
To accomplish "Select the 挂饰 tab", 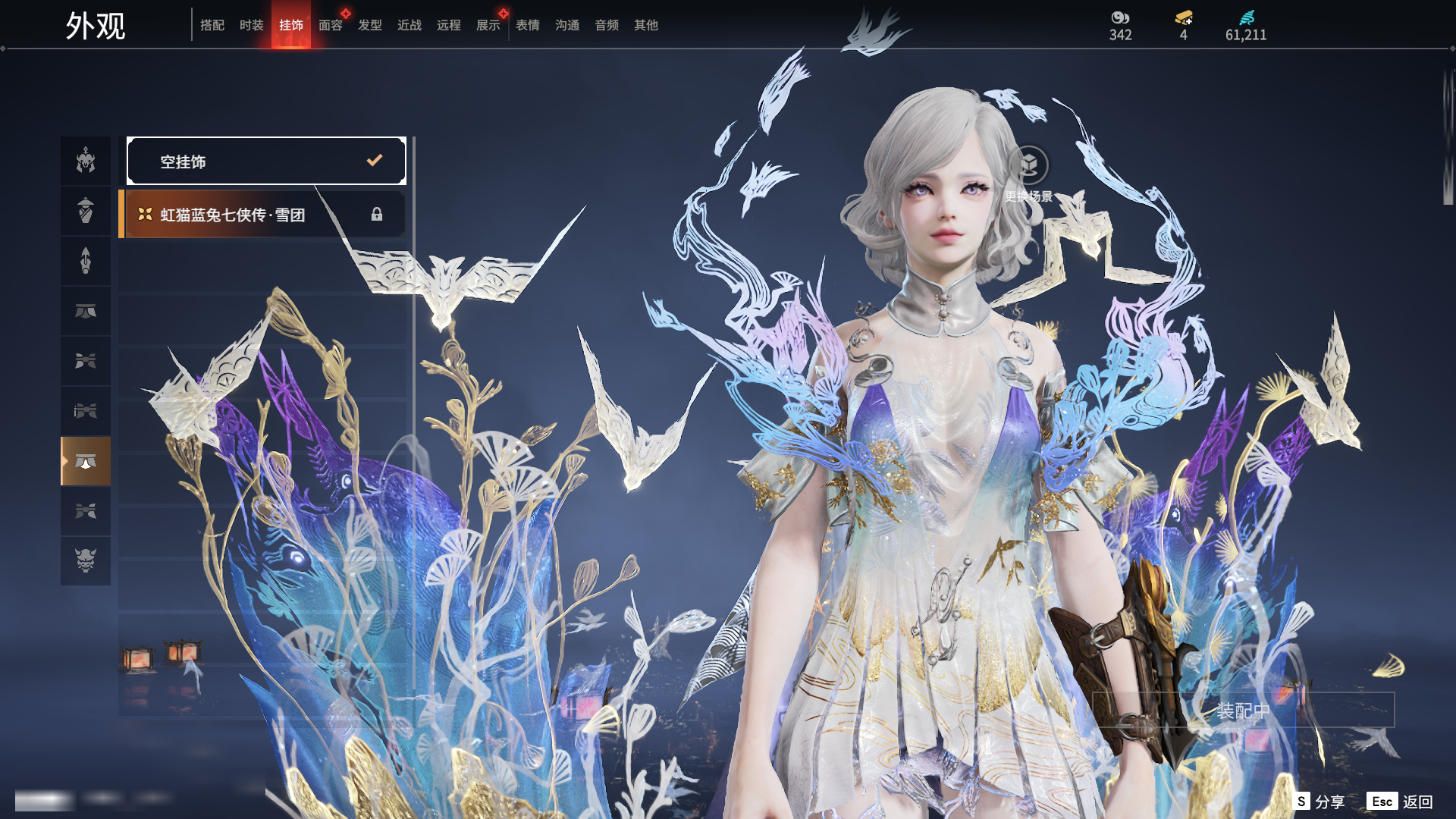I will click(291, 25).
